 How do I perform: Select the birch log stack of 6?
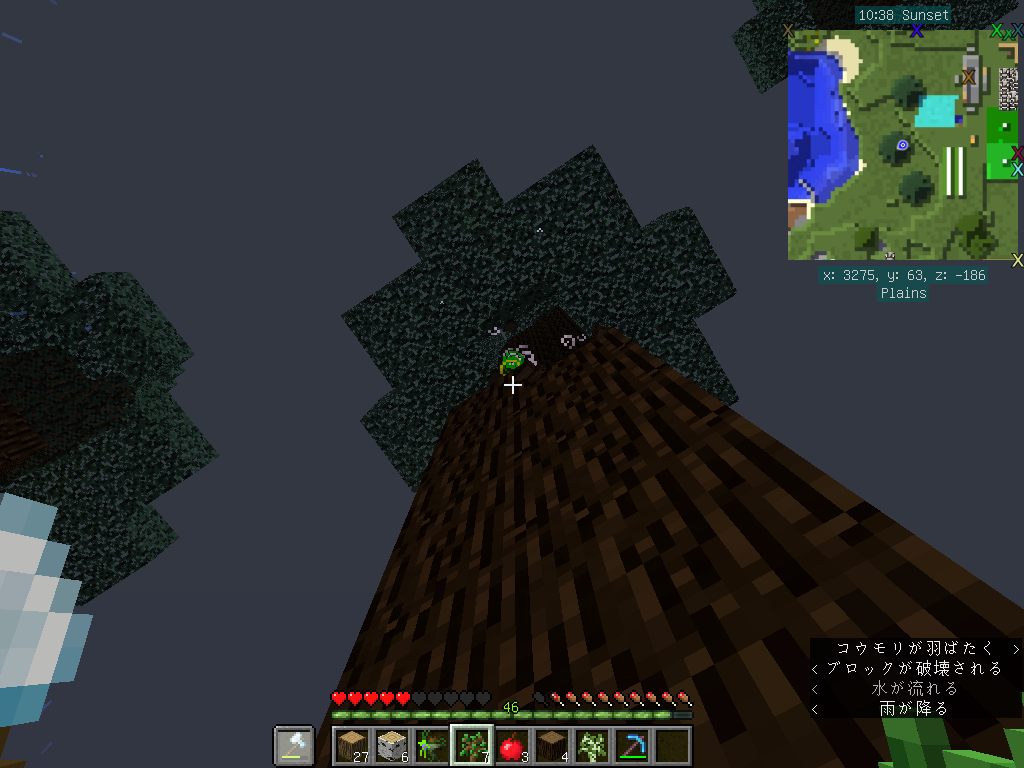point(392,745)
